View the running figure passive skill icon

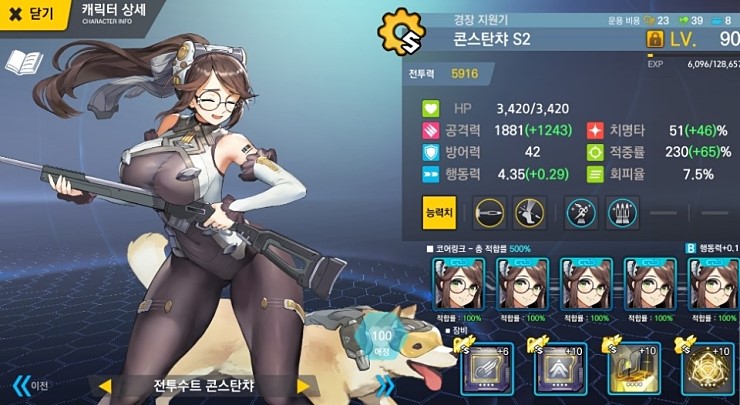[581, 211]
